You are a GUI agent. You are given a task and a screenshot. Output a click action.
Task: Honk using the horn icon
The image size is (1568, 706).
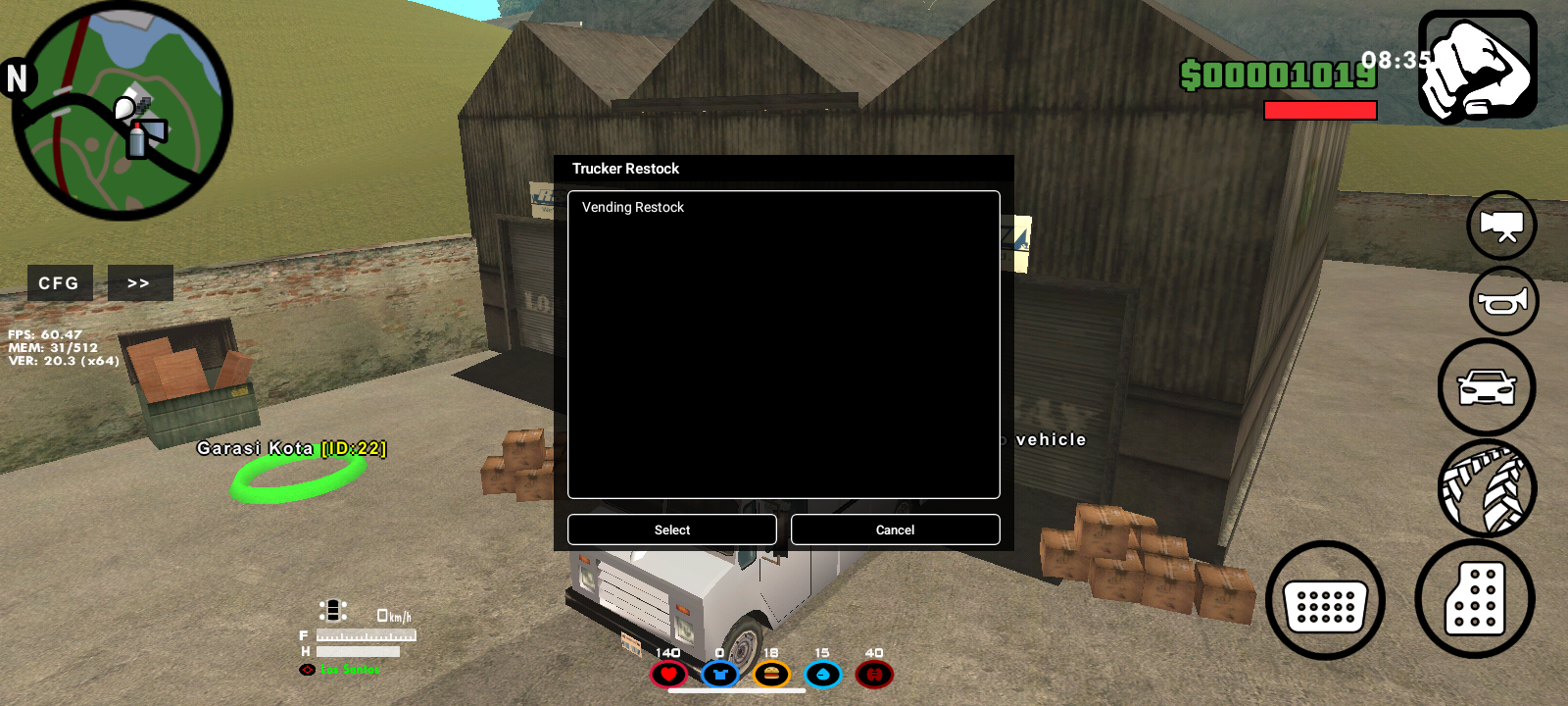coord(1503,301)
